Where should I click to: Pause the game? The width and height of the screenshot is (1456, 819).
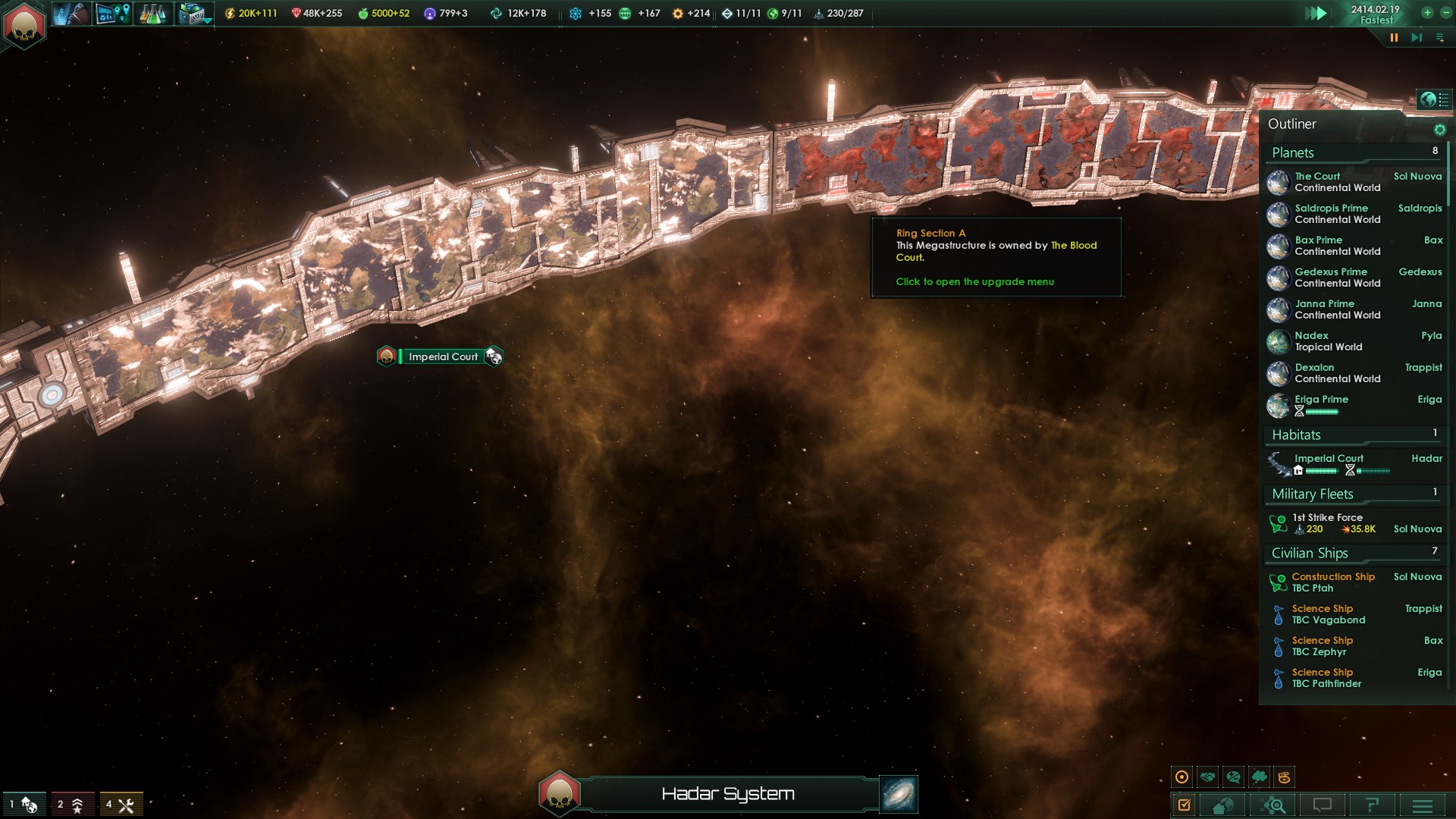[1394, 38]
